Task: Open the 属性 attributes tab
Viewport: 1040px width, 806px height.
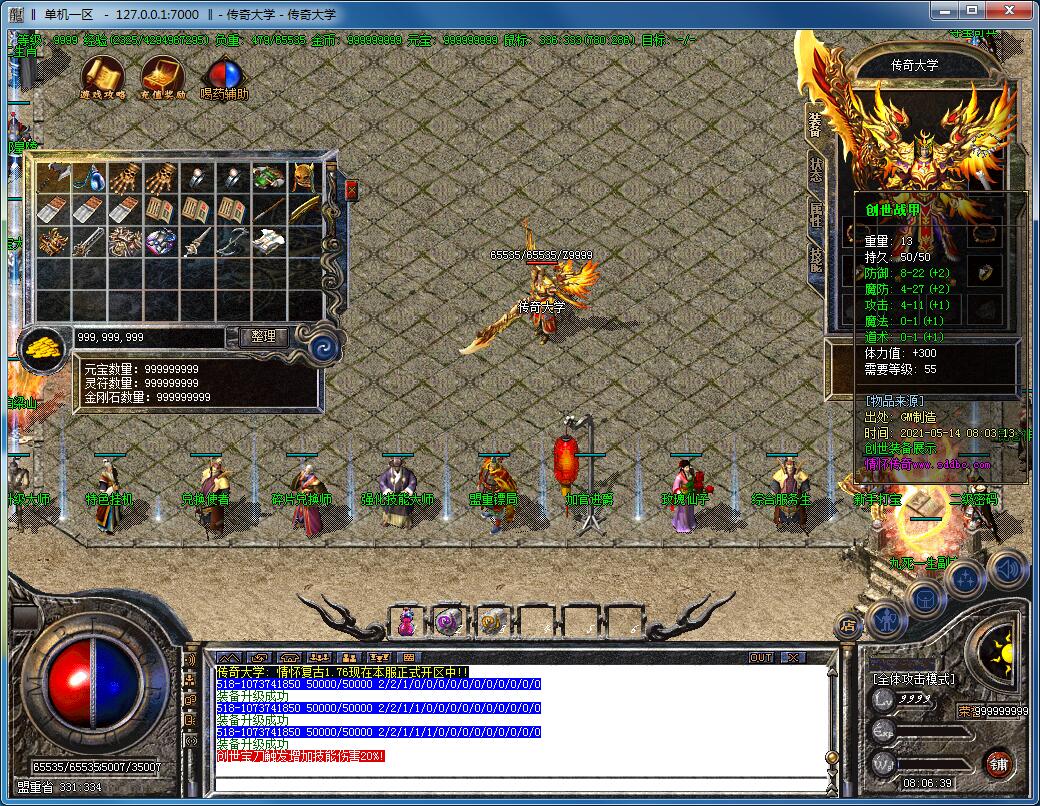Action: coord(814,214)
